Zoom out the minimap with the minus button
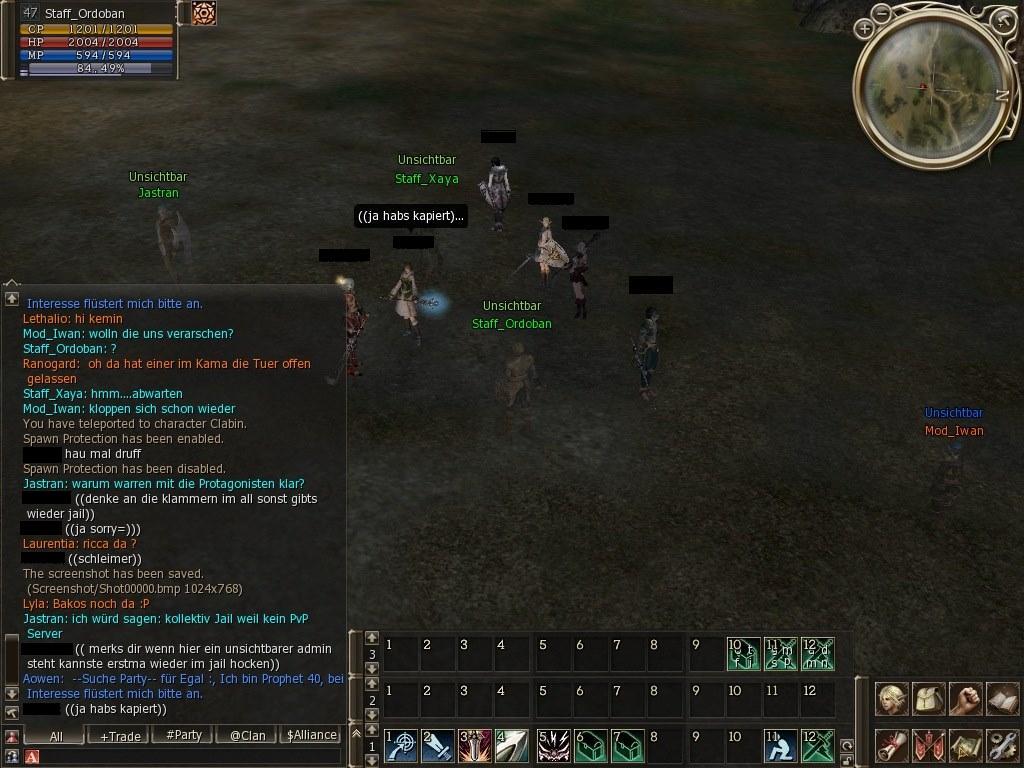The image size is (1024, 768). click(x=881, y=14)
